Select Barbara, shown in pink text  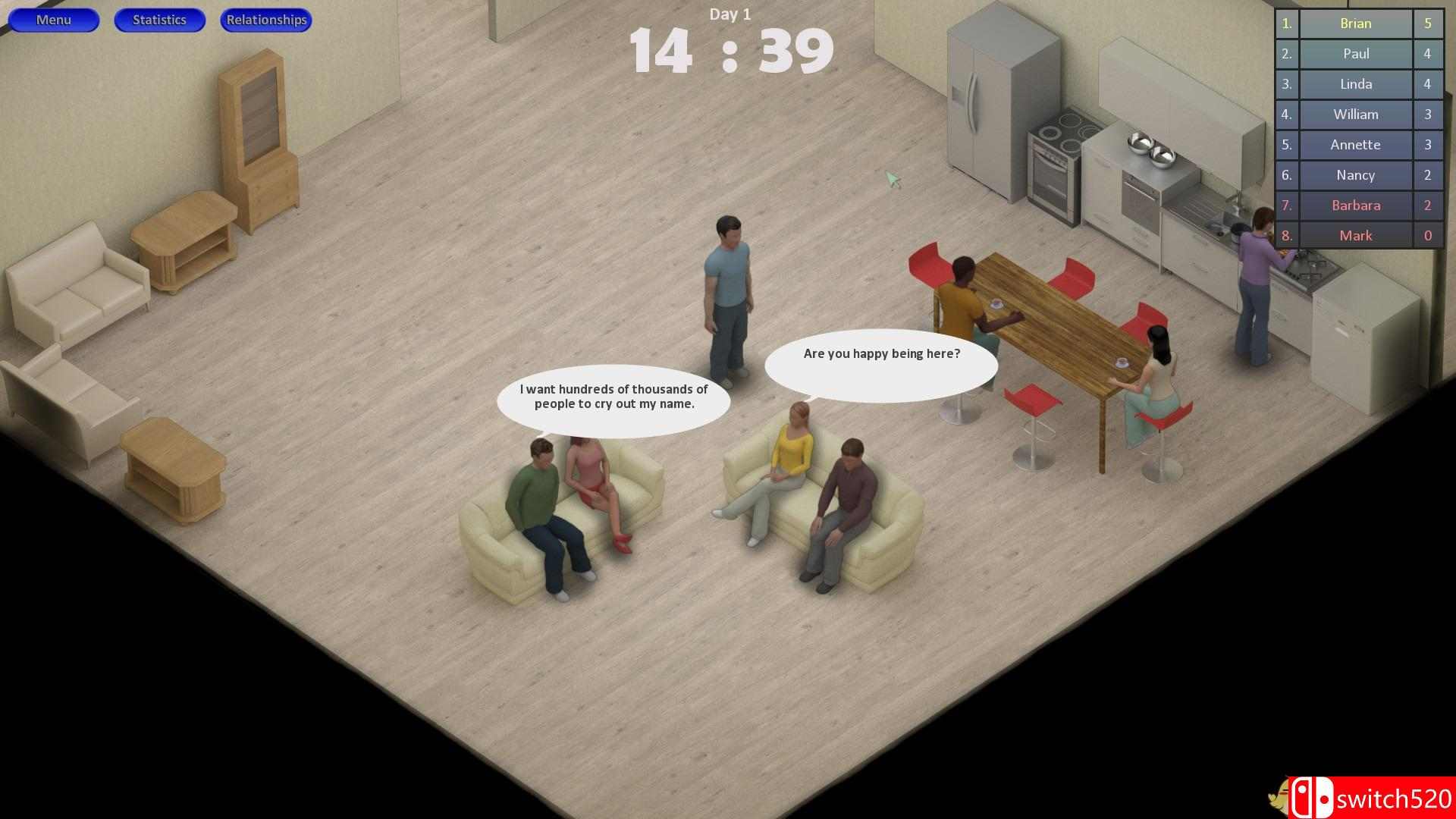coord(1354,206)
